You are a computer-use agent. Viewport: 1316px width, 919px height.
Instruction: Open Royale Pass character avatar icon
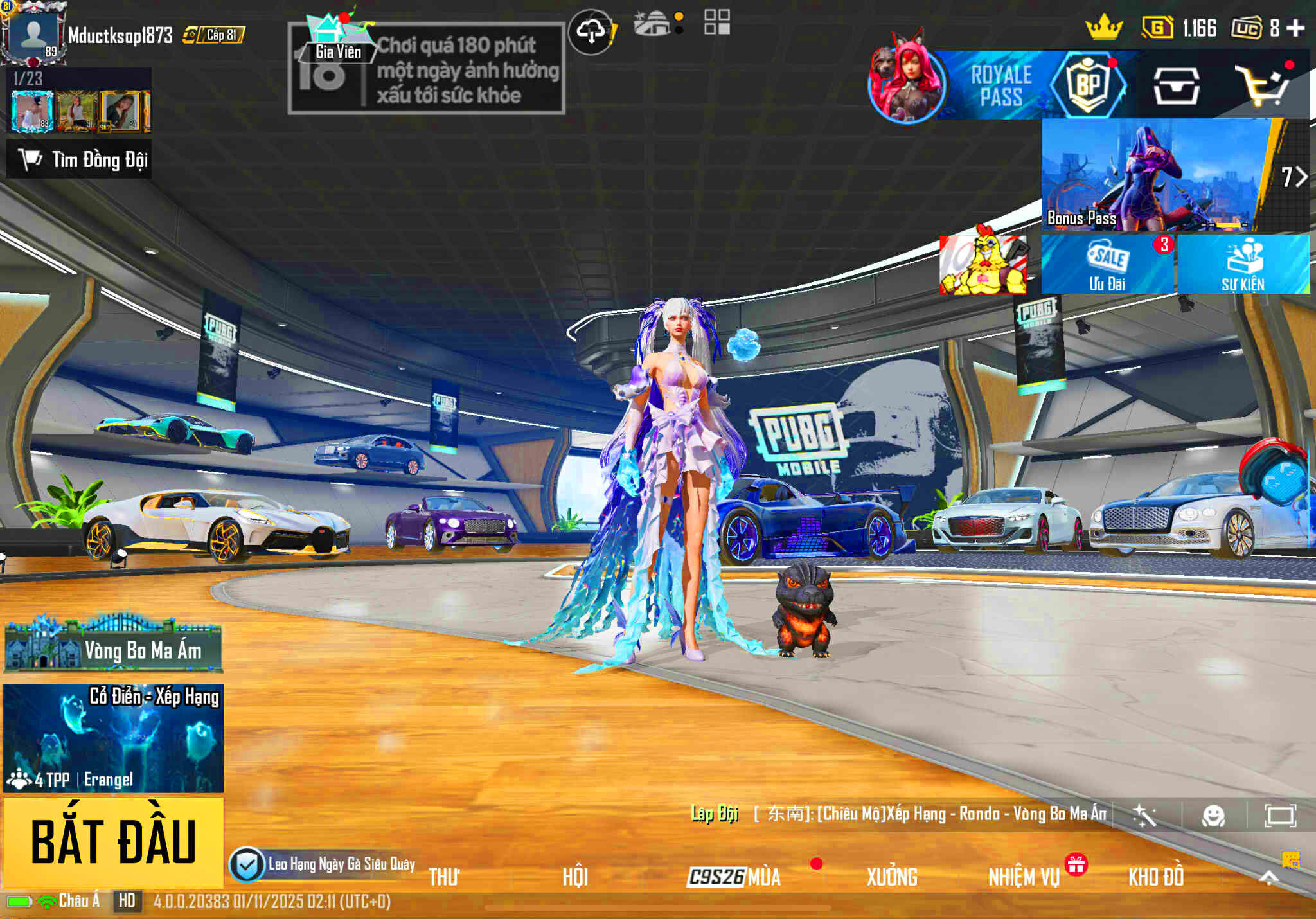907,83
